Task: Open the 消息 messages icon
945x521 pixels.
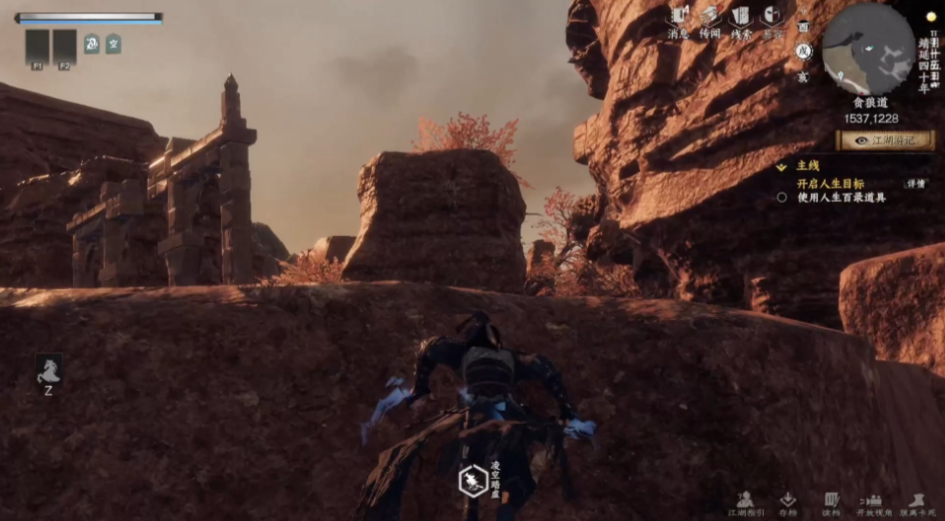Action: pos(679,18)
